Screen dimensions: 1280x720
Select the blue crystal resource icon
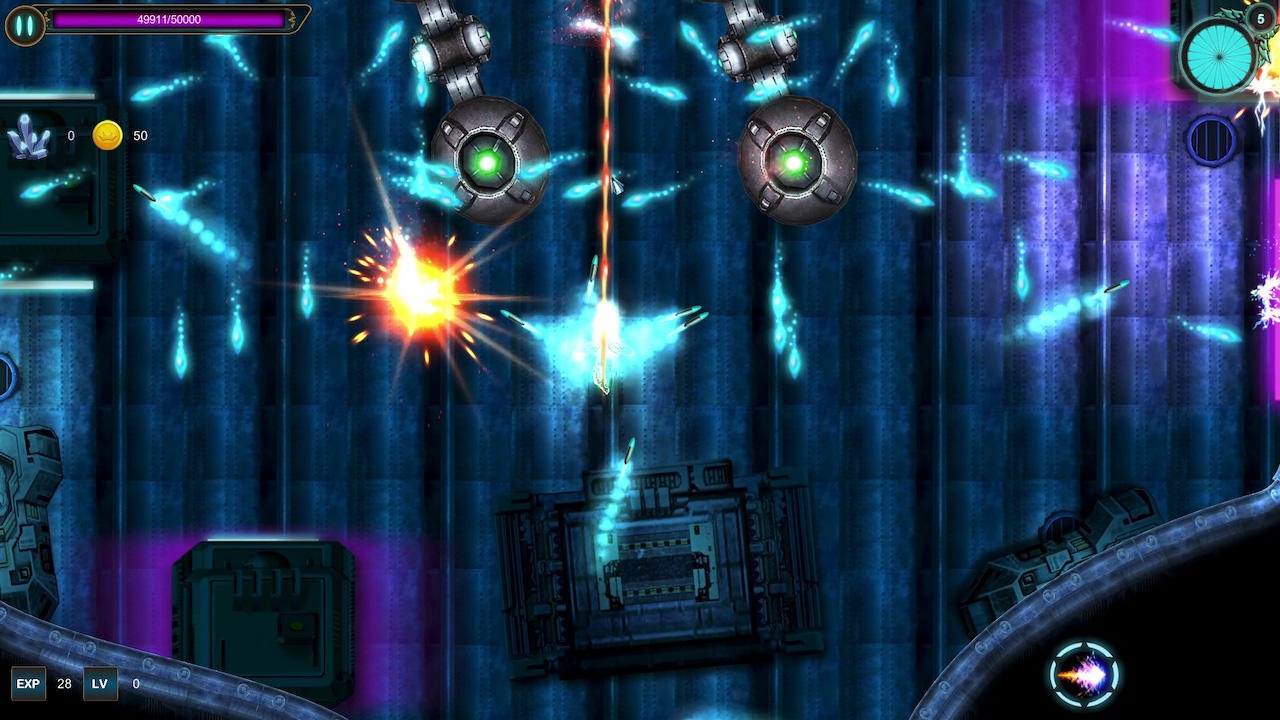click(28, 137)
